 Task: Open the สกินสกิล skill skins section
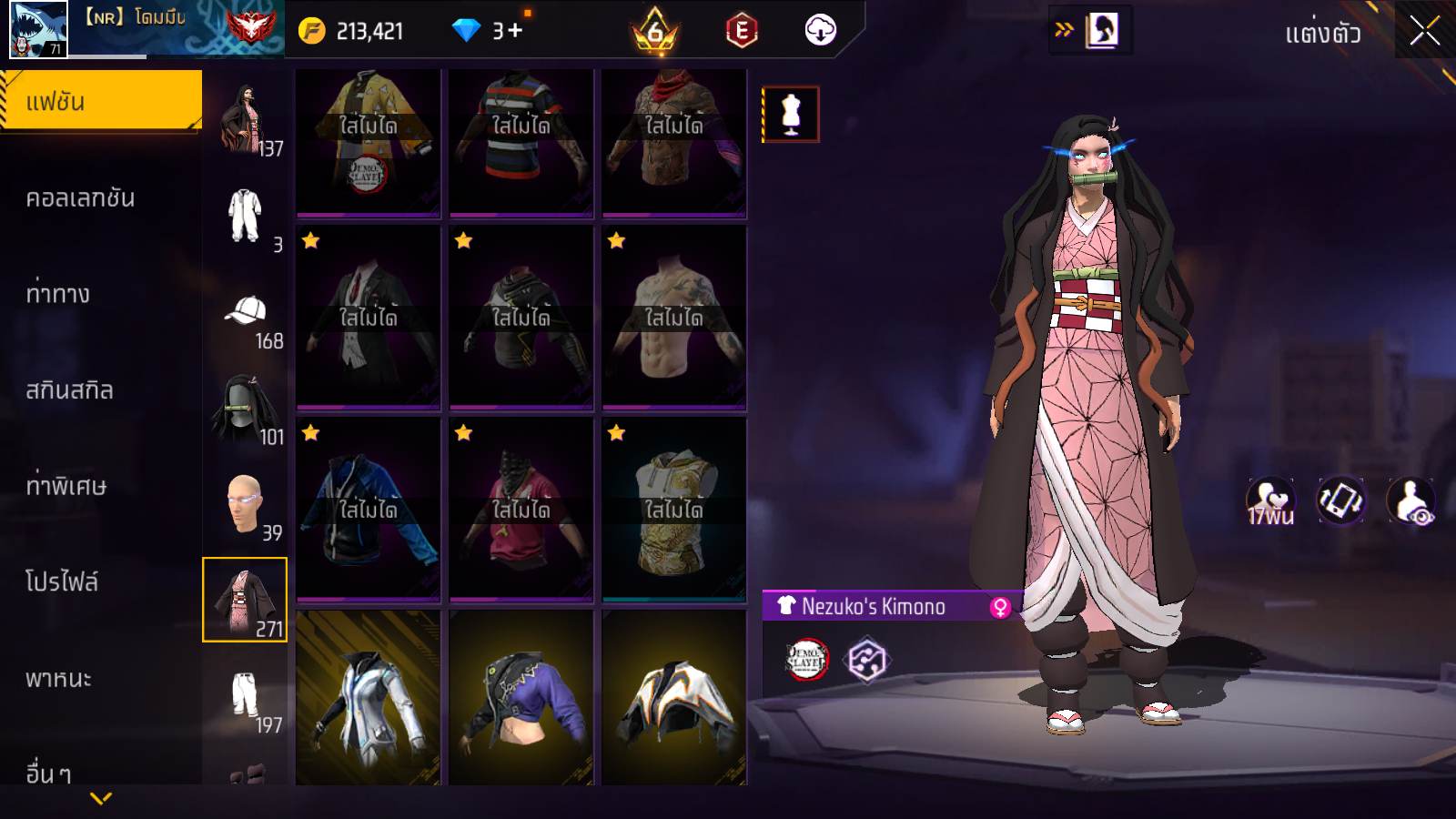(x=70, y=390)
